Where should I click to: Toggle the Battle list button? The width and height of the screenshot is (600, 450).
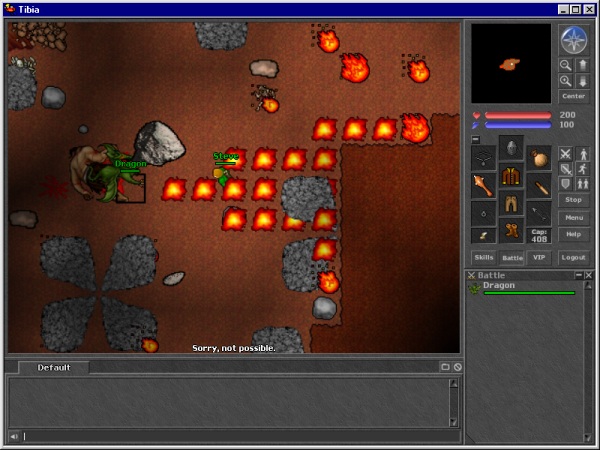(512, 257)
